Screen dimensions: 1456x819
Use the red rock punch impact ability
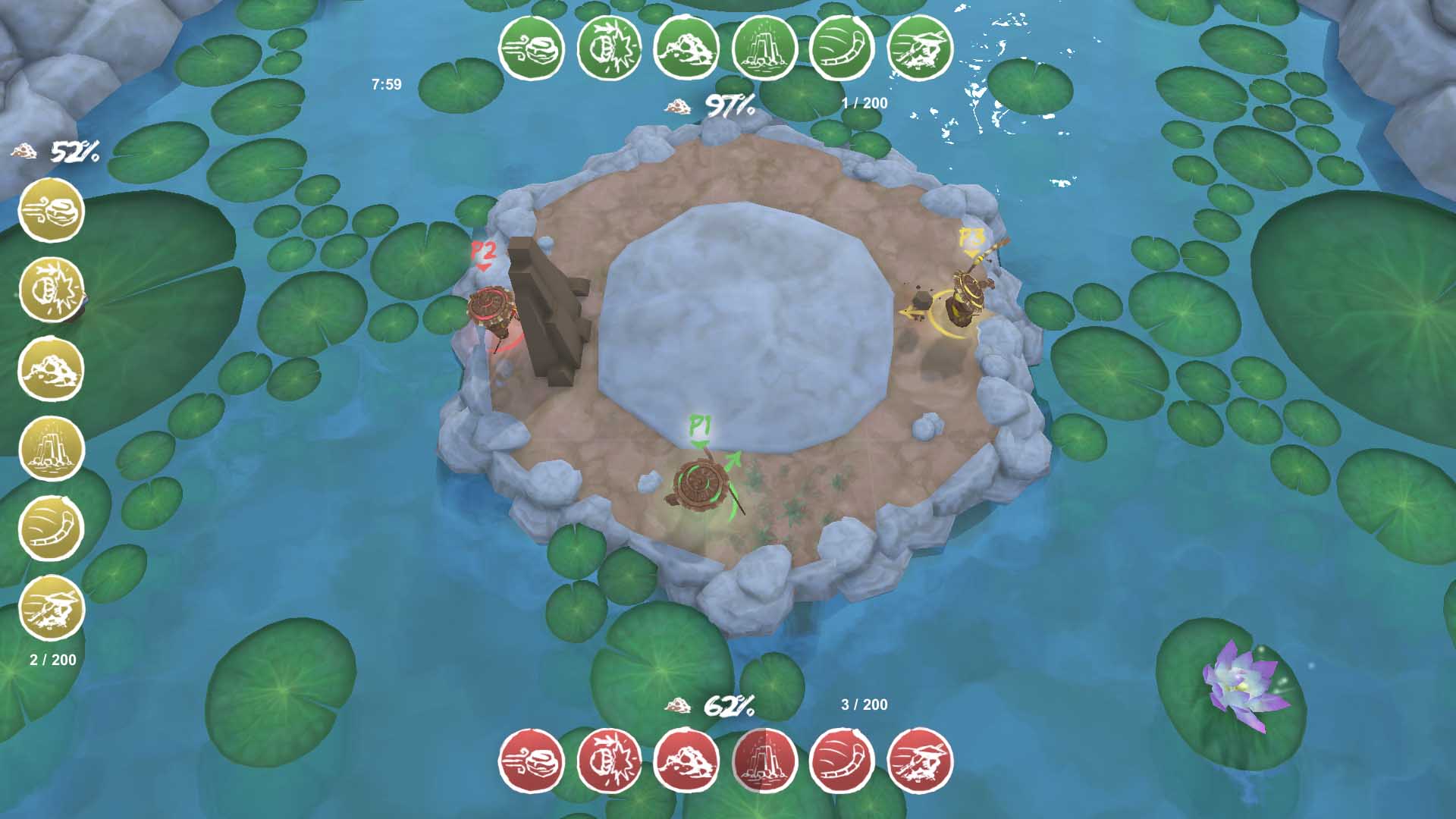pyautogui.click(x=609, y=761)
